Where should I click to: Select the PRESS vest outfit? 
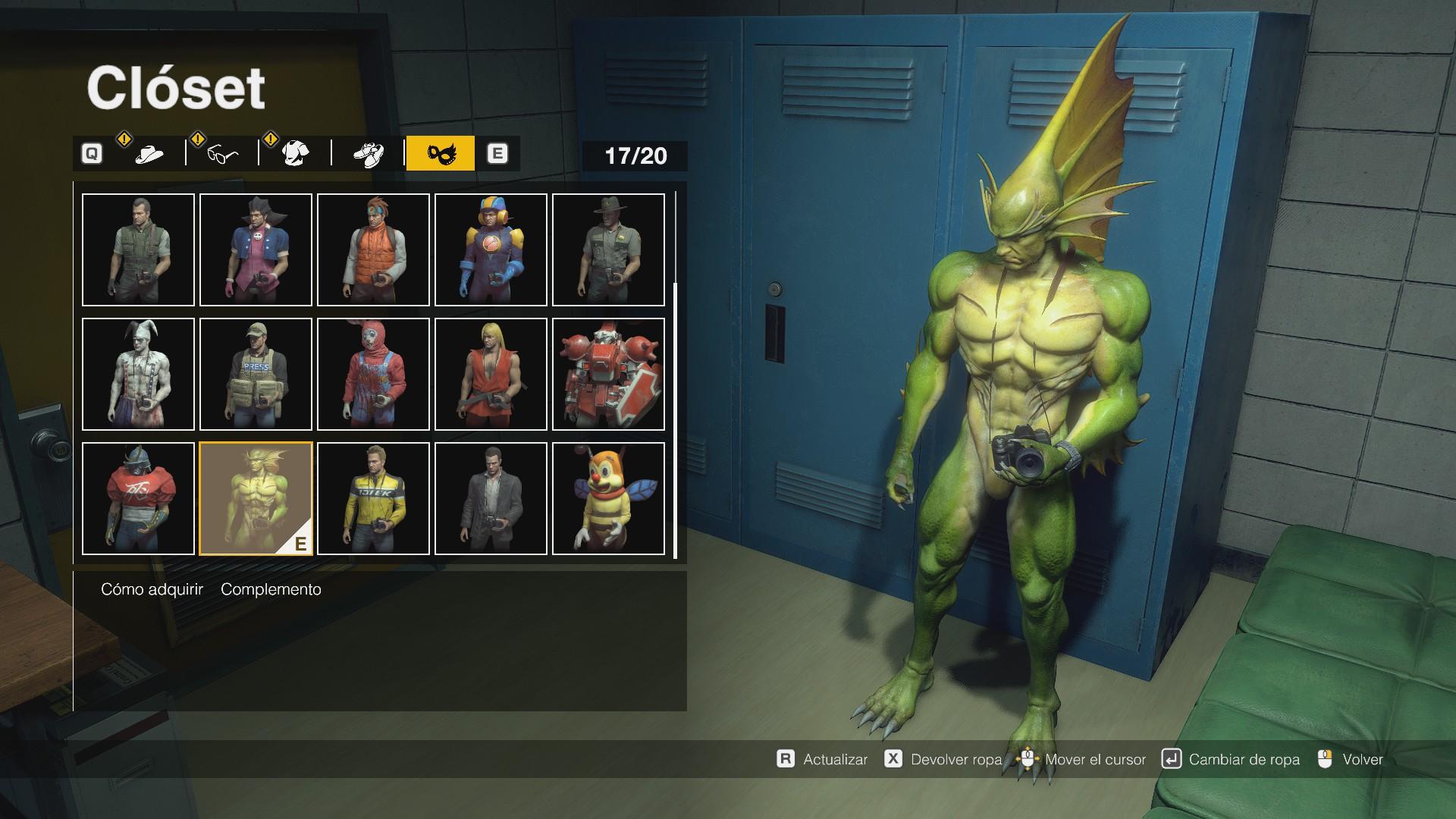point(256,374)
